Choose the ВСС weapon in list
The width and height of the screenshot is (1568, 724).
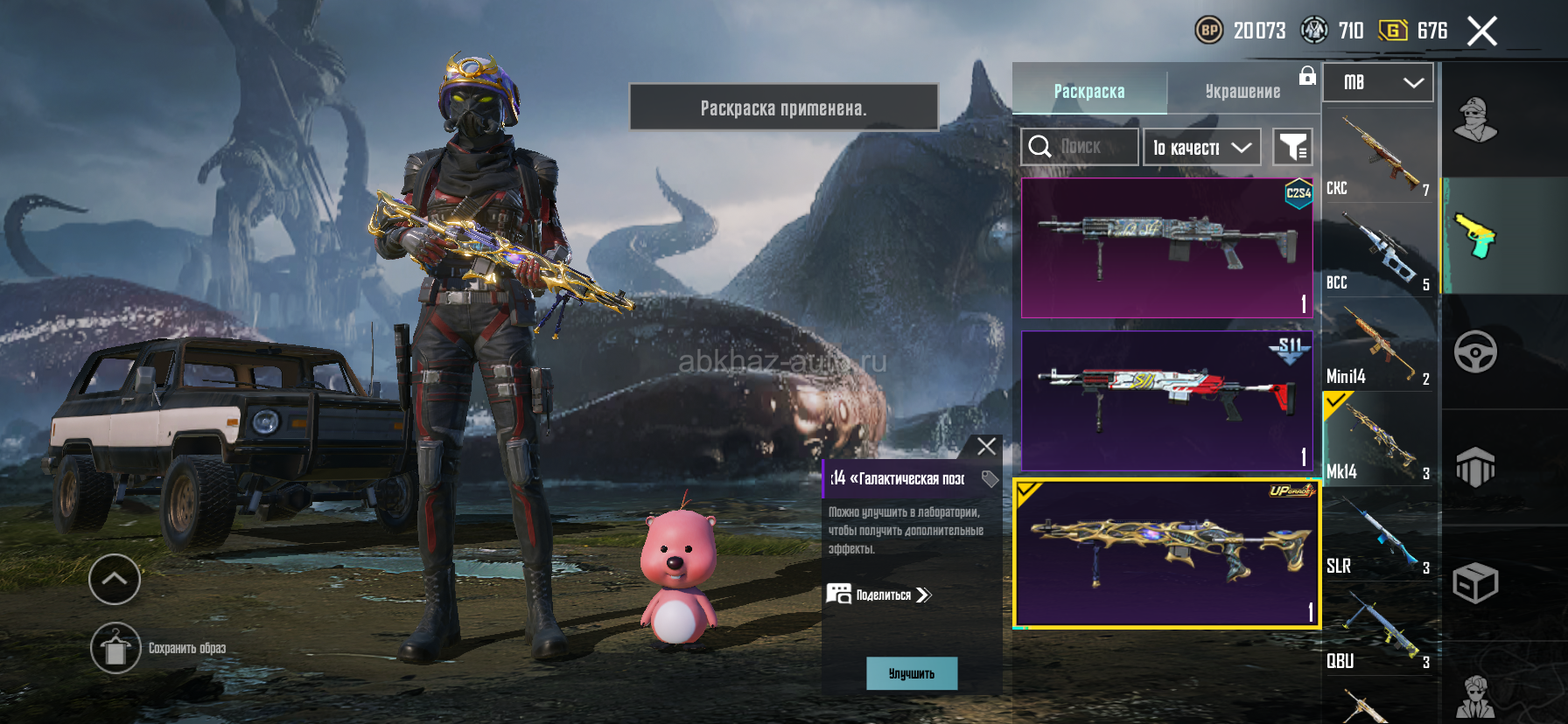pyautogui.click(x=1378, y=252)
